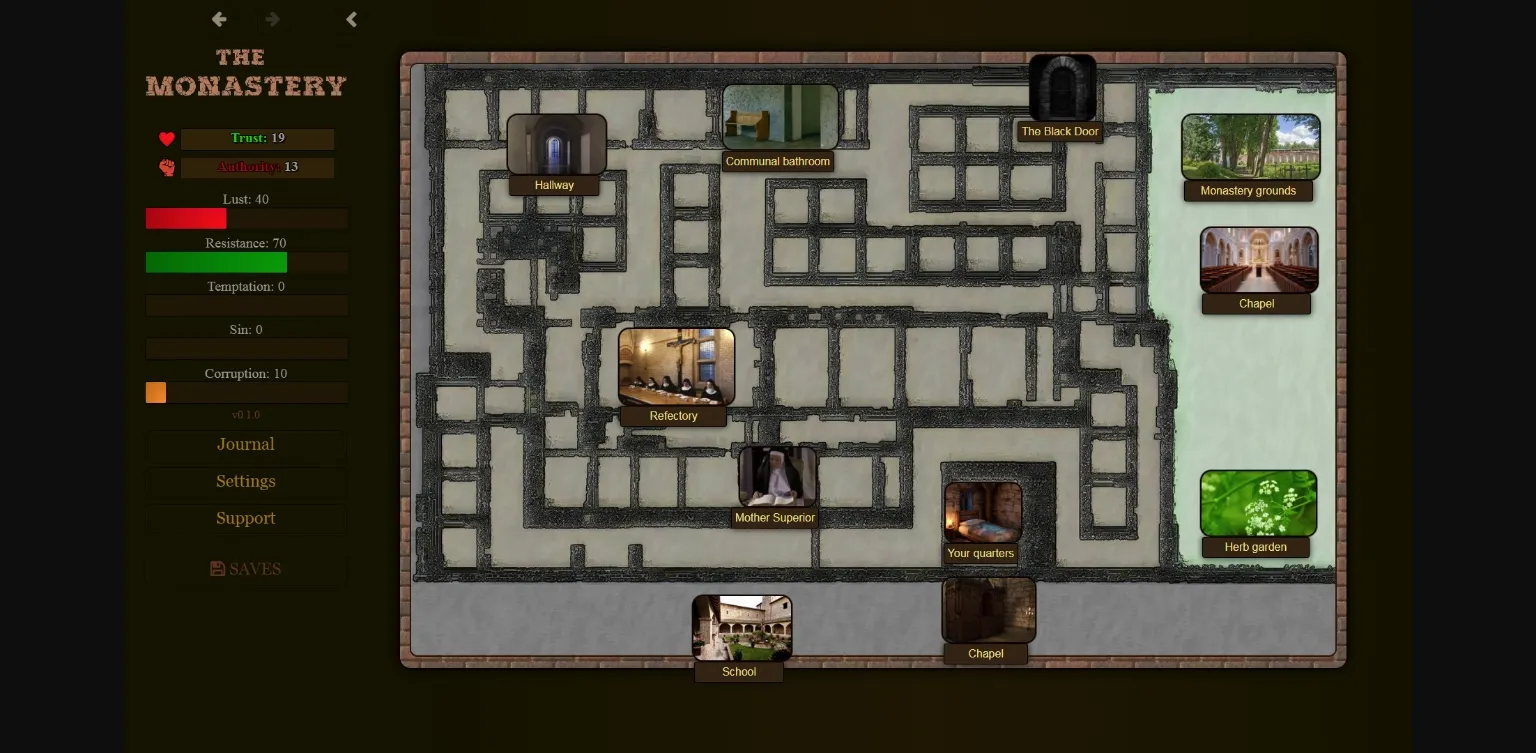1536x753 pixels.
Task: Visit Mother Superior on the map
Action: click(778, 478)
